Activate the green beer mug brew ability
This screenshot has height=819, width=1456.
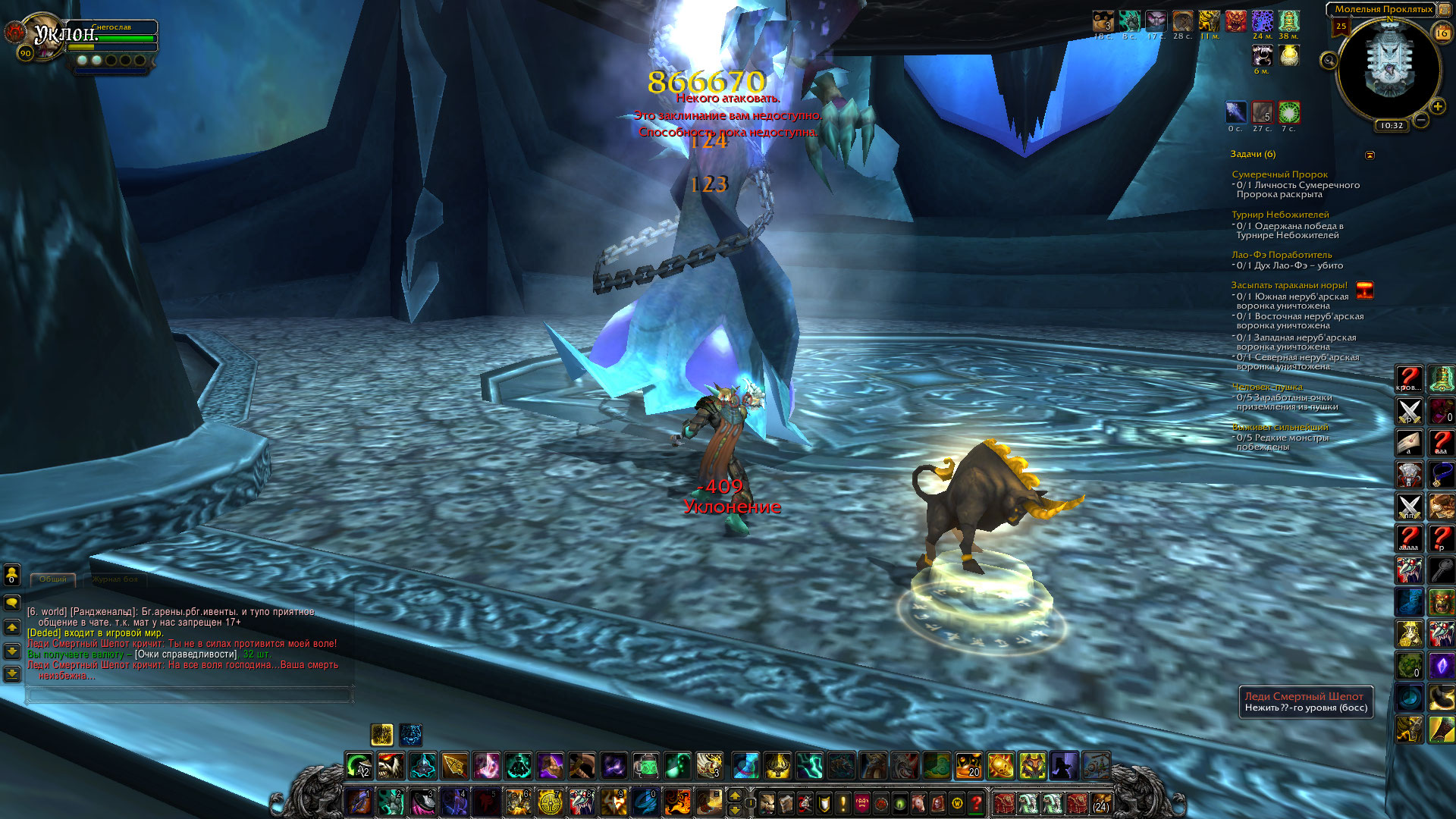click(x=645, y=767)
